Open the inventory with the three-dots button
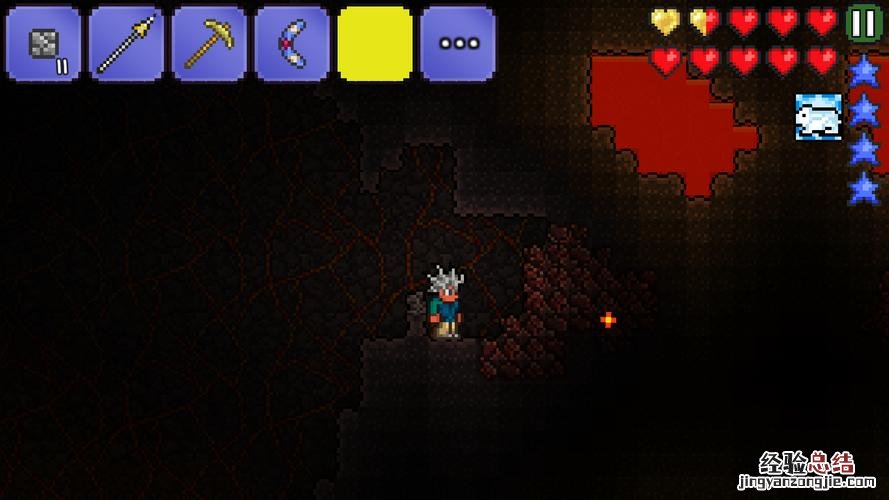Image resolution: width=889 pixels, height=500 pixels. 458,44
